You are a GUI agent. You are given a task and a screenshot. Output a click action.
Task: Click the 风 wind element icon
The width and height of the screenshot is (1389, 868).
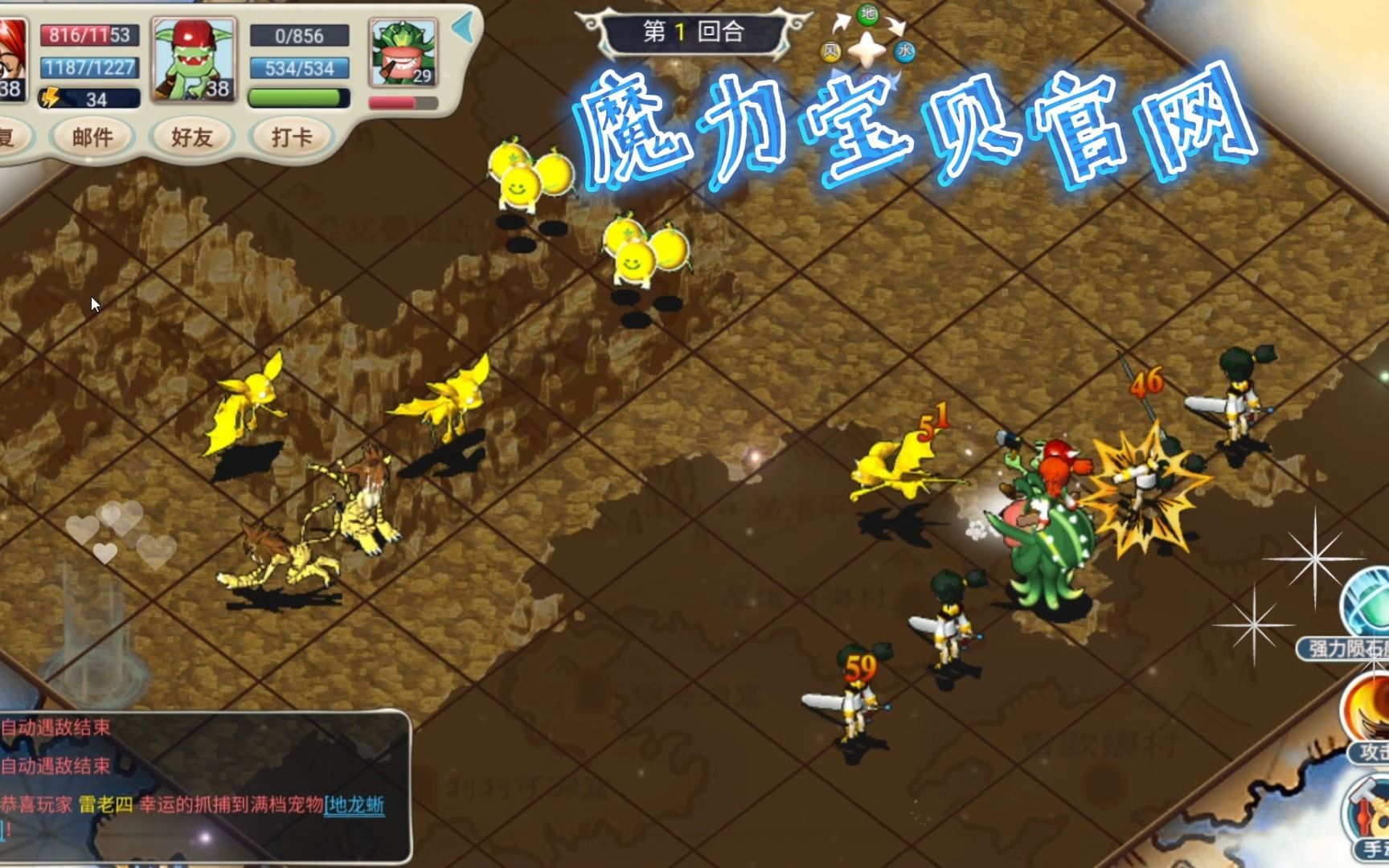[830, 52]
